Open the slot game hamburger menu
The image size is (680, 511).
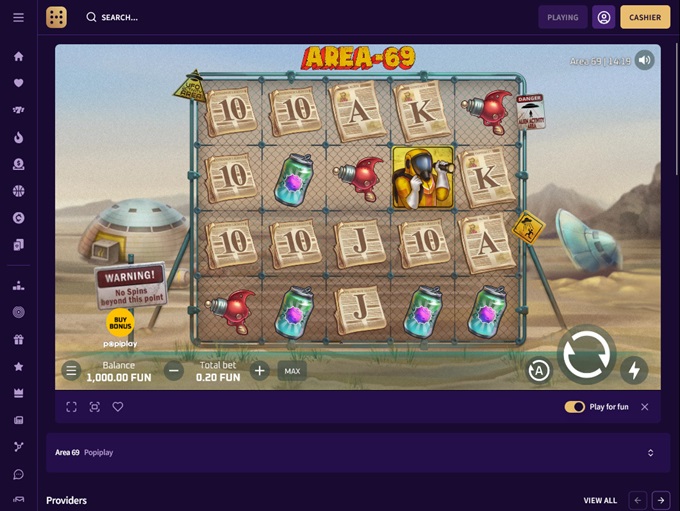point(71,371)
